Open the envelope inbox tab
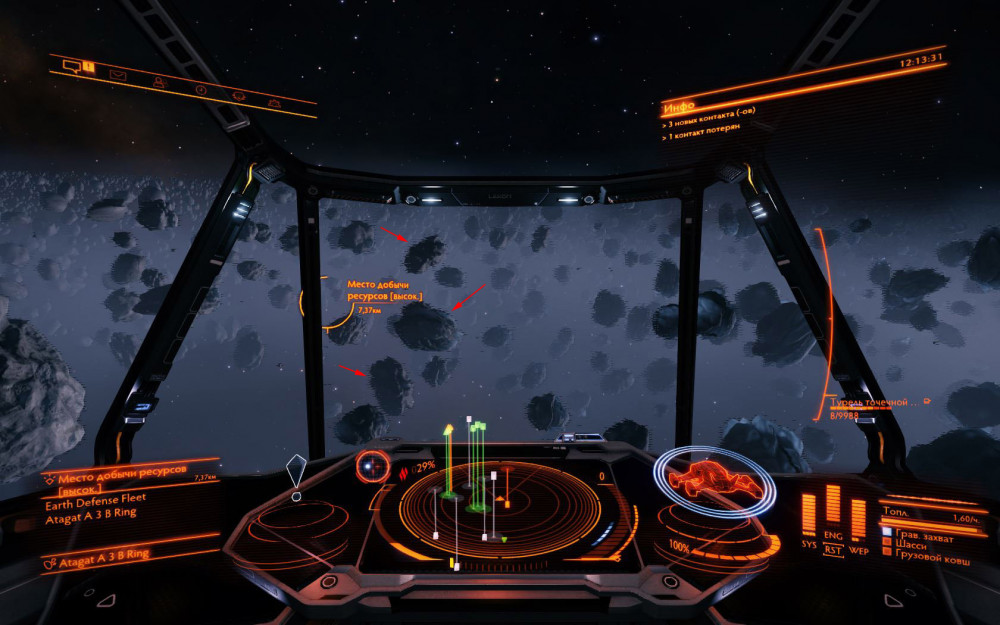The image size is (1000, 625). click(117, 75)
